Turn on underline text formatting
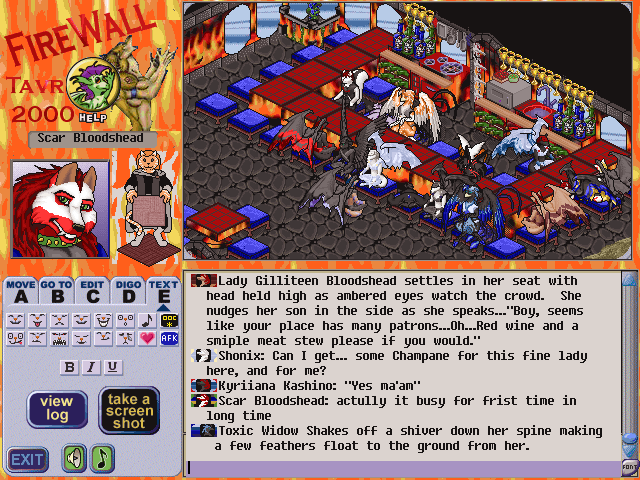This screenshot has height=480, width=640. (x=112, y=367)
